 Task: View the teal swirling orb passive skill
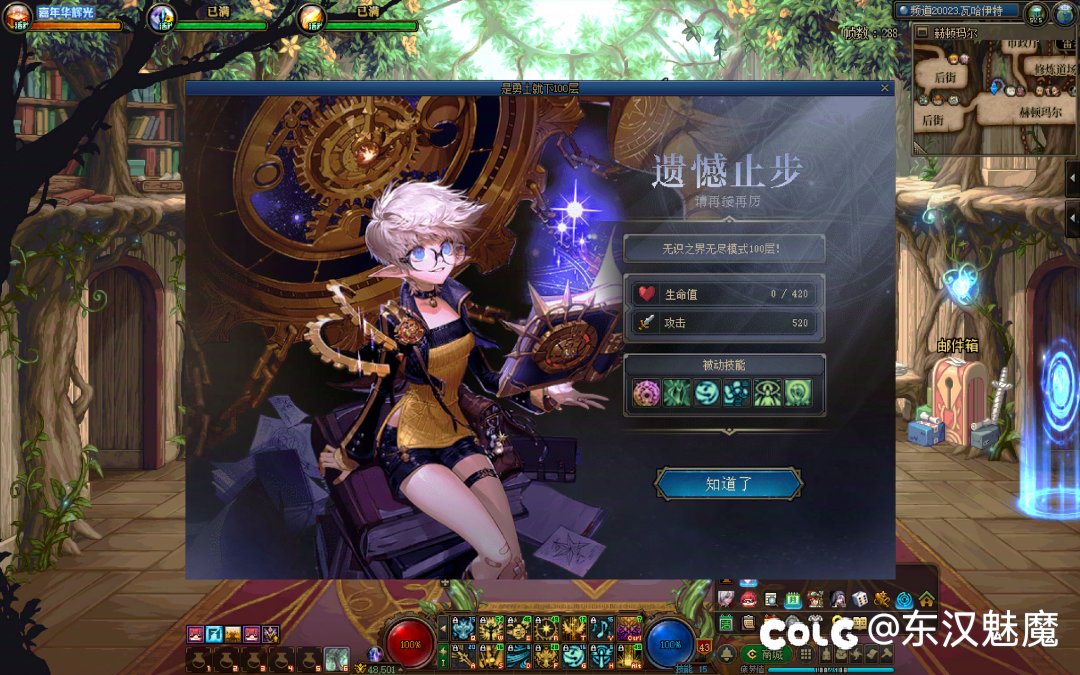[x=707, y=393]
